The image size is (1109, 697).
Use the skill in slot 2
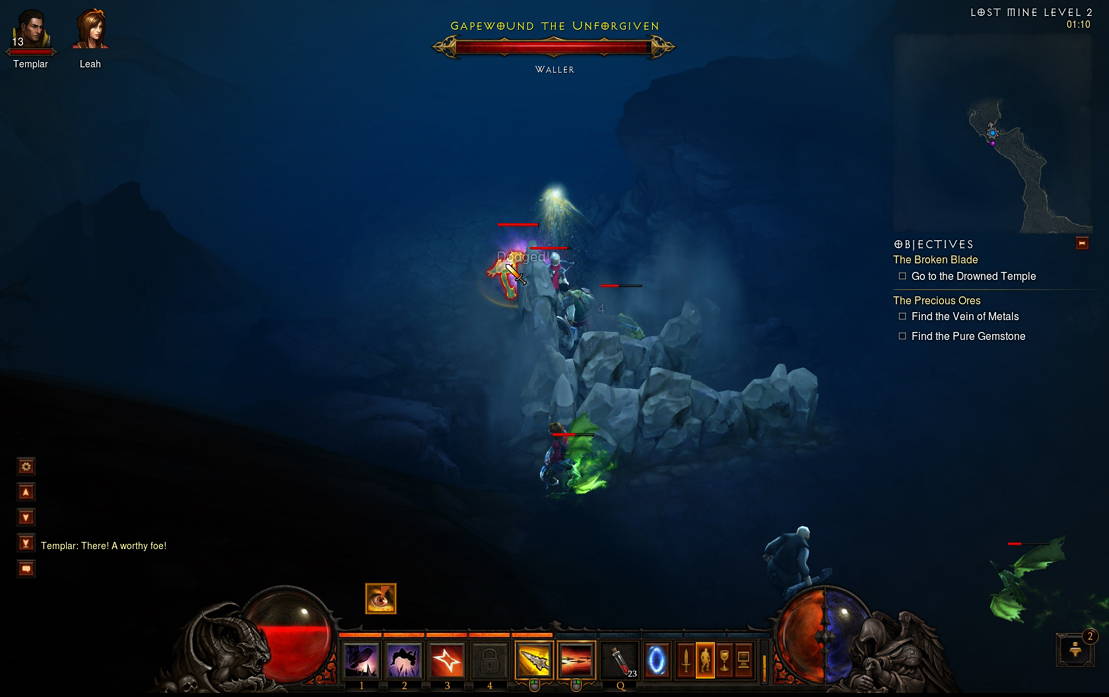(x=404, y=661)
